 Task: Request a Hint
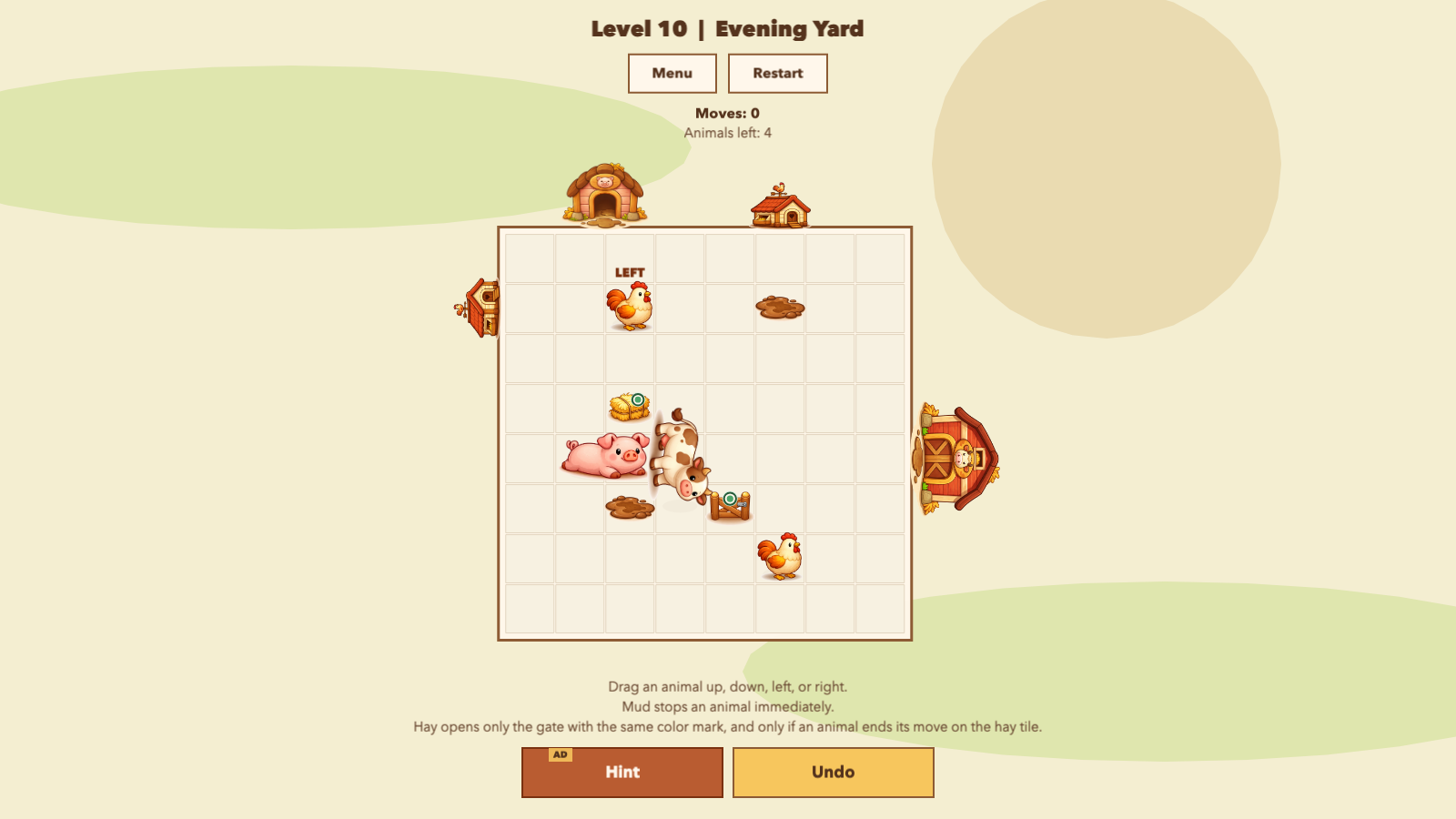(622, 772)
